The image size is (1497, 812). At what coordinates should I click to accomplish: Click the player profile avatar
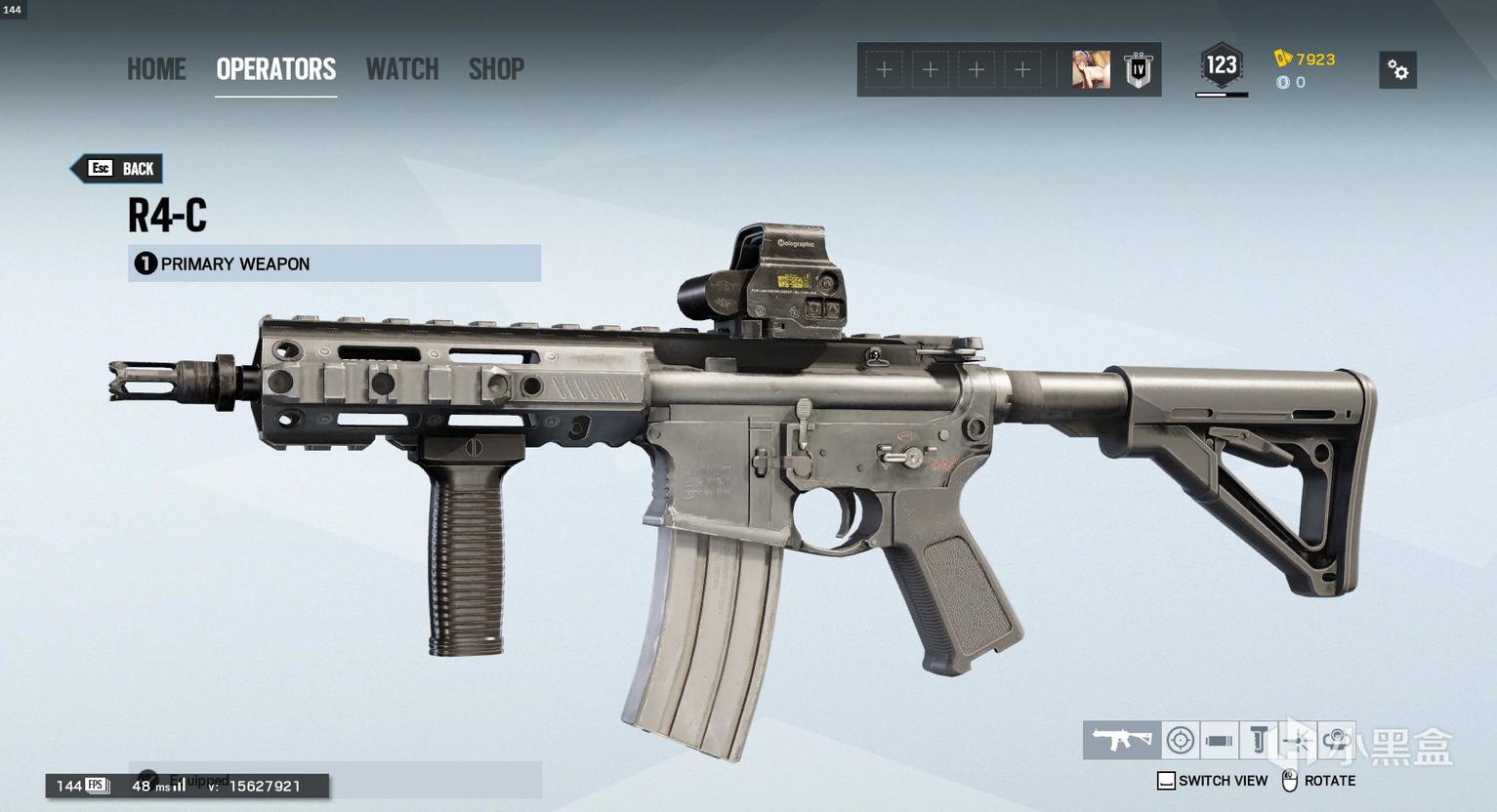click(x=1091, y=70)
